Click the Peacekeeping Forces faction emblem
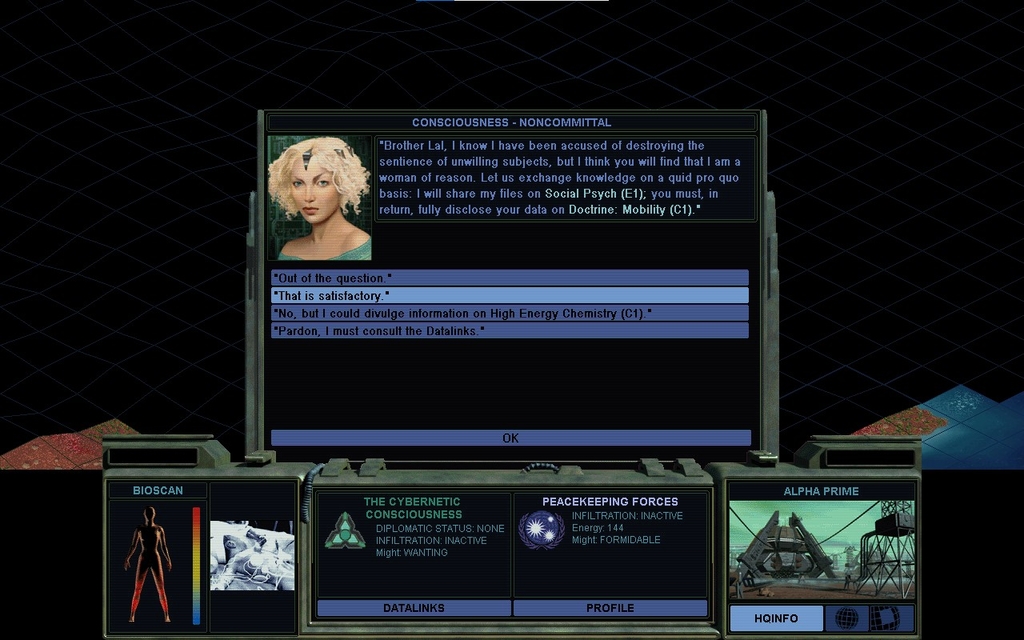Viewport: 1024px width, 640px height. [x=541, y=529]
